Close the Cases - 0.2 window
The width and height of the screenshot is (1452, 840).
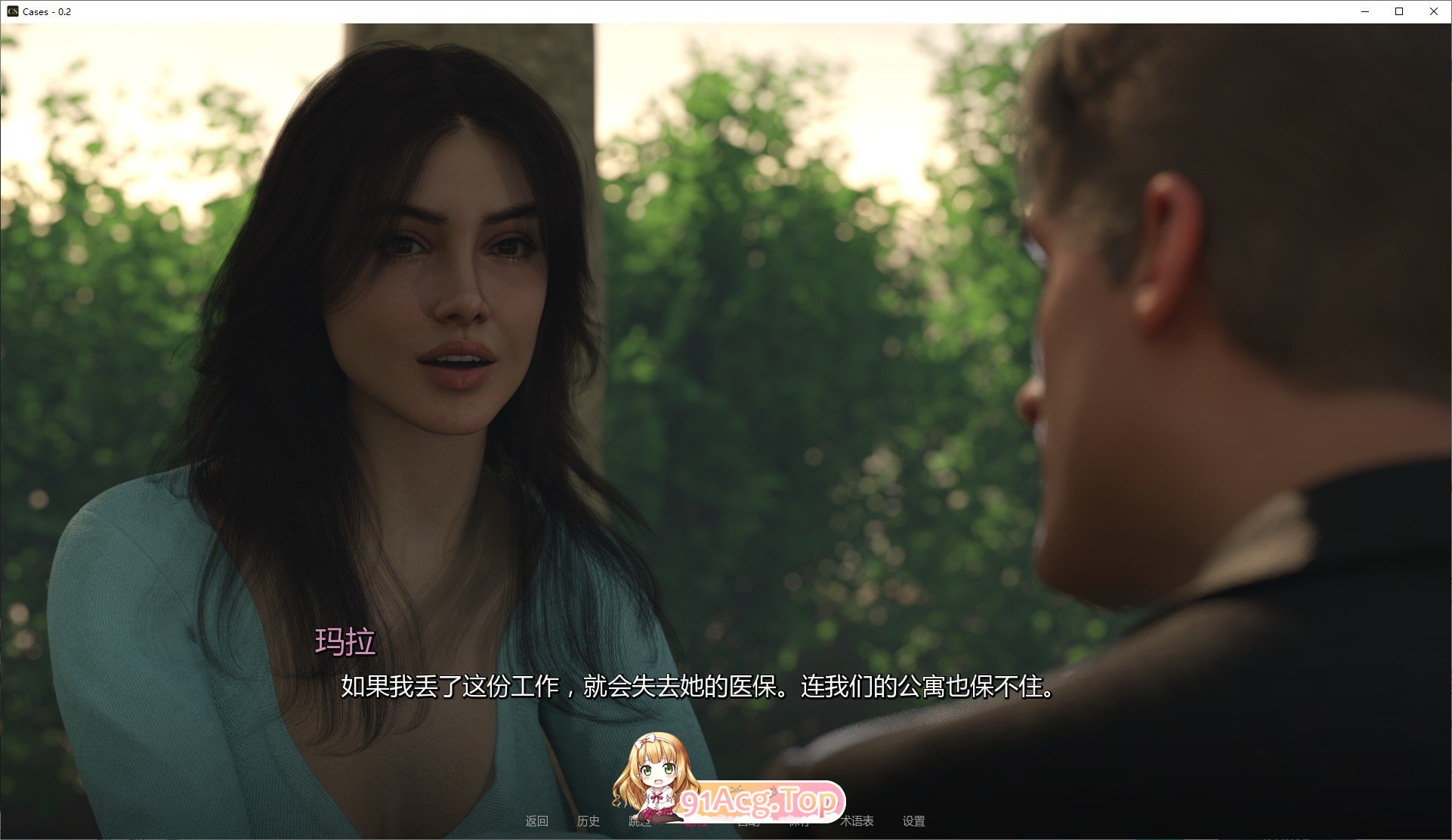[1434, 11]
